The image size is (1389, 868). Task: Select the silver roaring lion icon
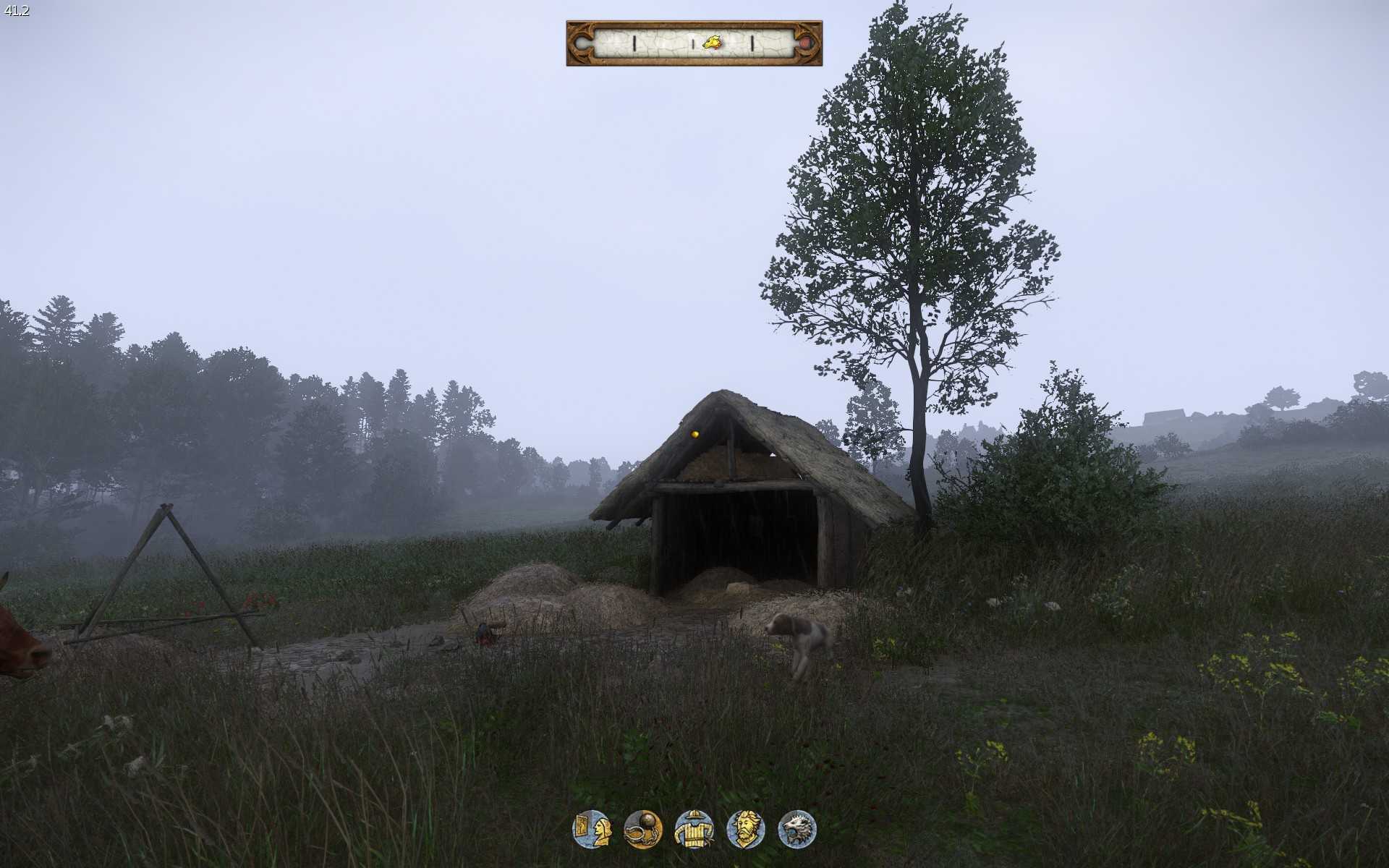(x=797, y=829)
